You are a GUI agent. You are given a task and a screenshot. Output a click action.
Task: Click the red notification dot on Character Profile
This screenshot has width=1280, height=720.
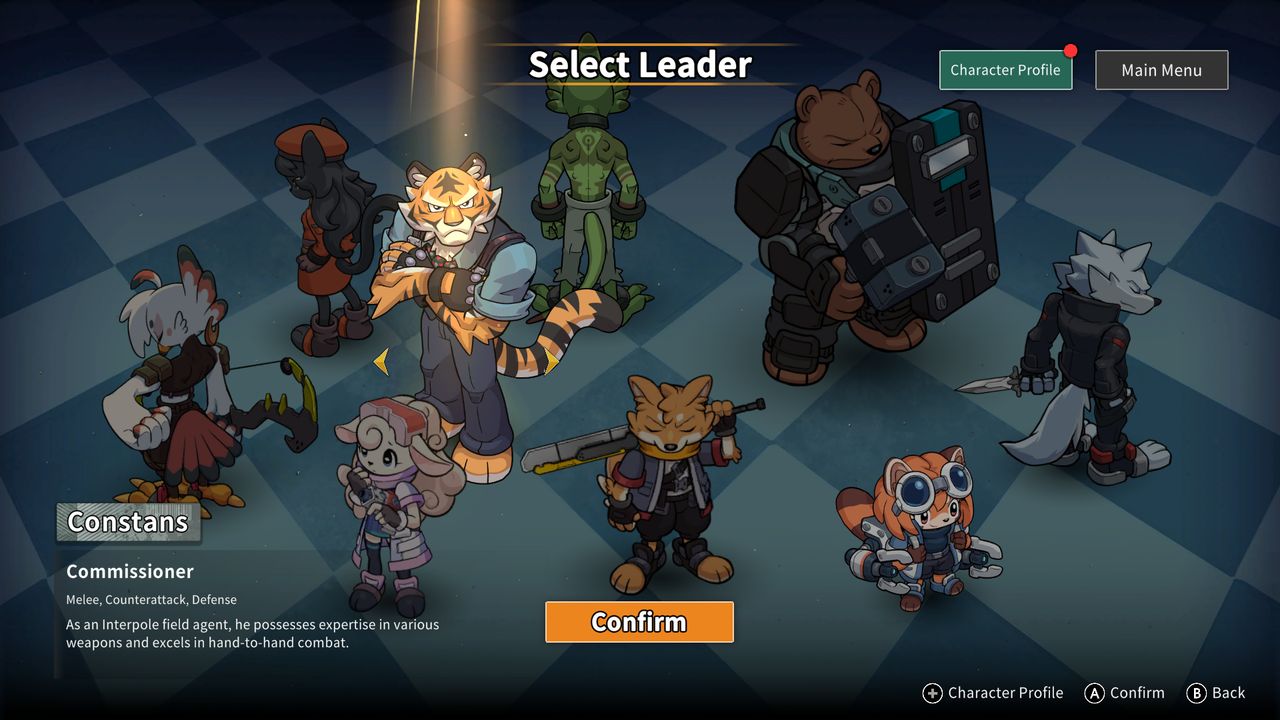point(1069,49)
